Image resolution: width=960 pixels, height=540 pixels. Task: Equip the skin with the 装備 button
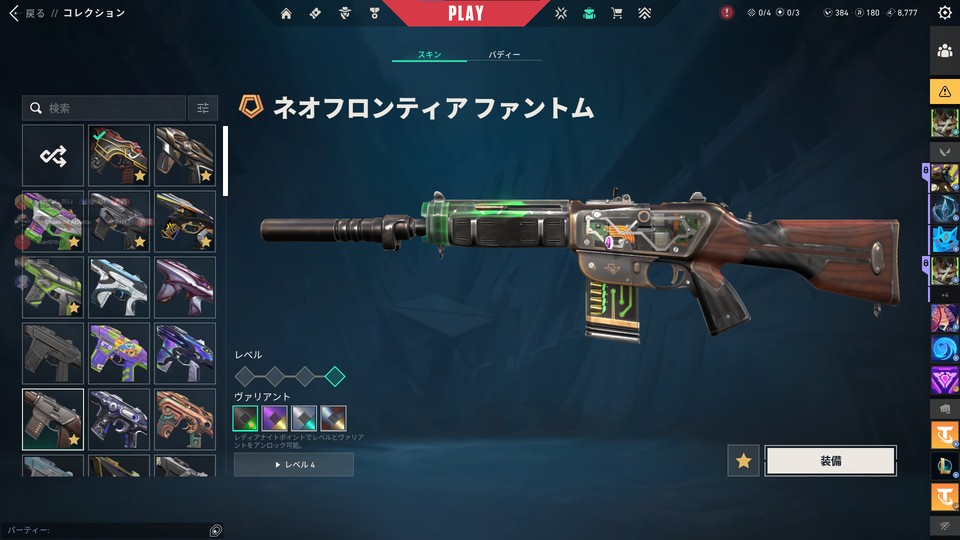(x=830, y=460)
